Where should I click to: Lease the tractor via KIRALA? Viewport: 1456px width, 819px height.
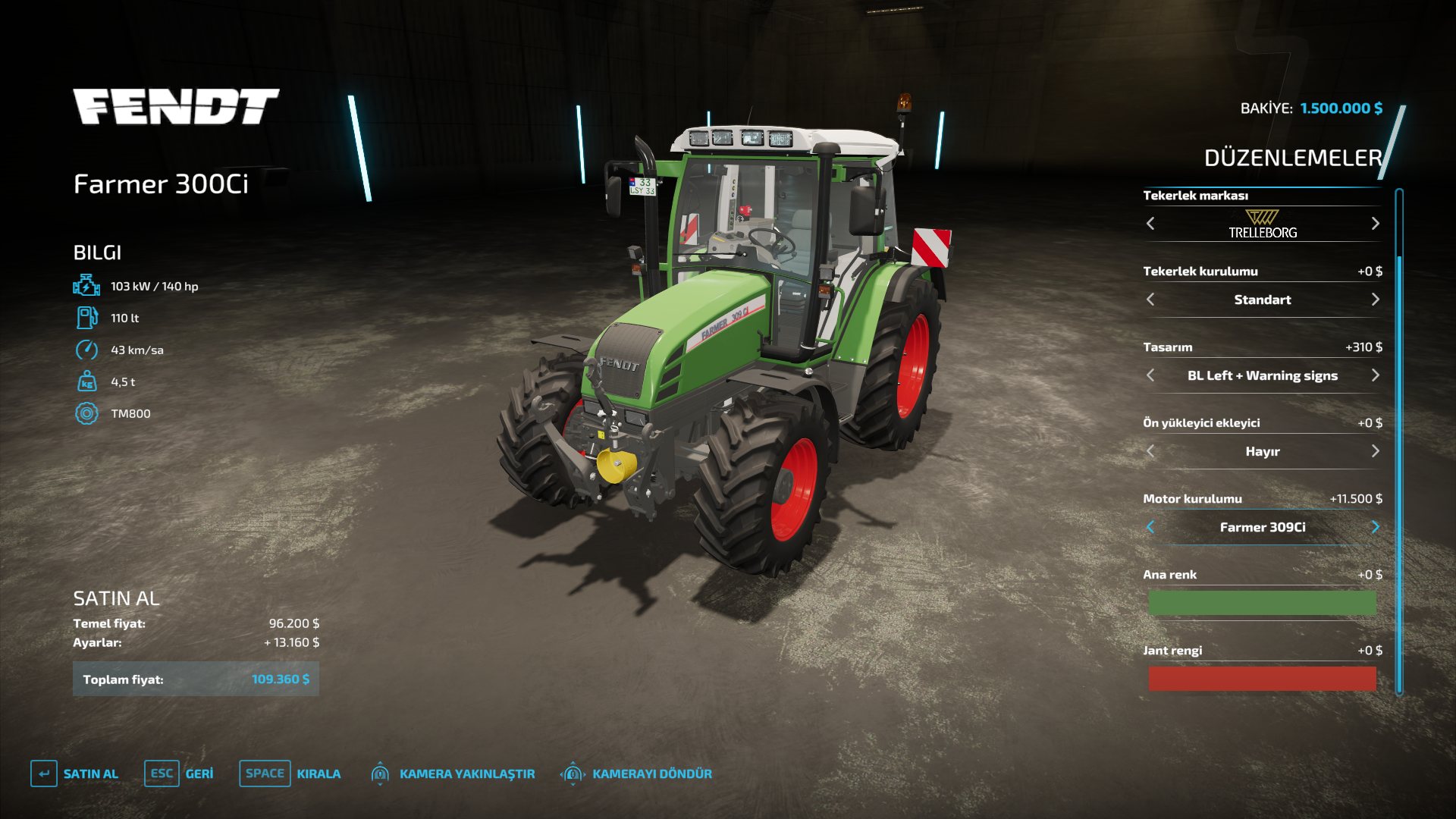click(290, 773)
